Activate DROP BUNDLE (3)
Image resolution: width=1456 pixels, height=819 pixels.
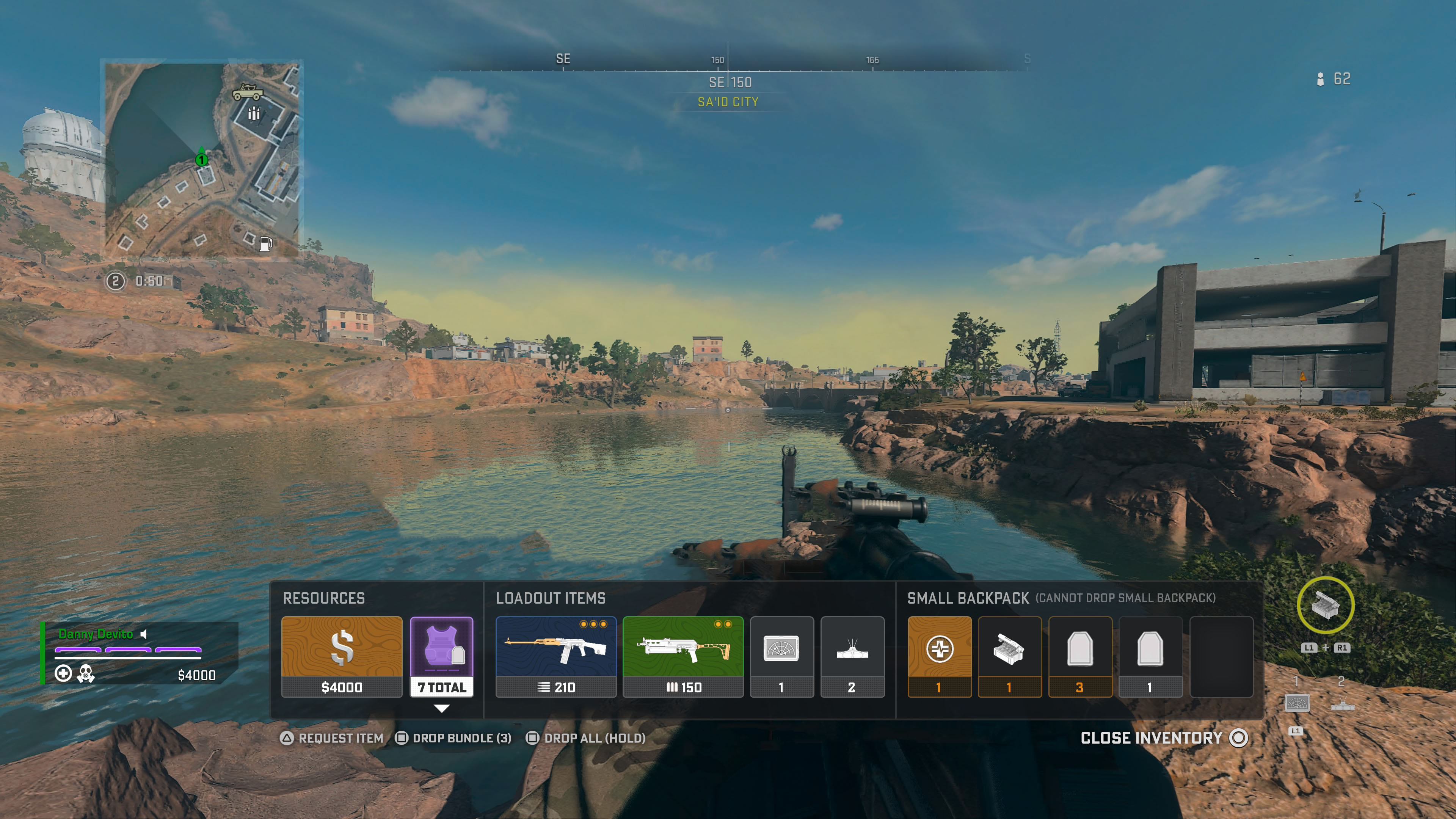(x=461, y=738)
